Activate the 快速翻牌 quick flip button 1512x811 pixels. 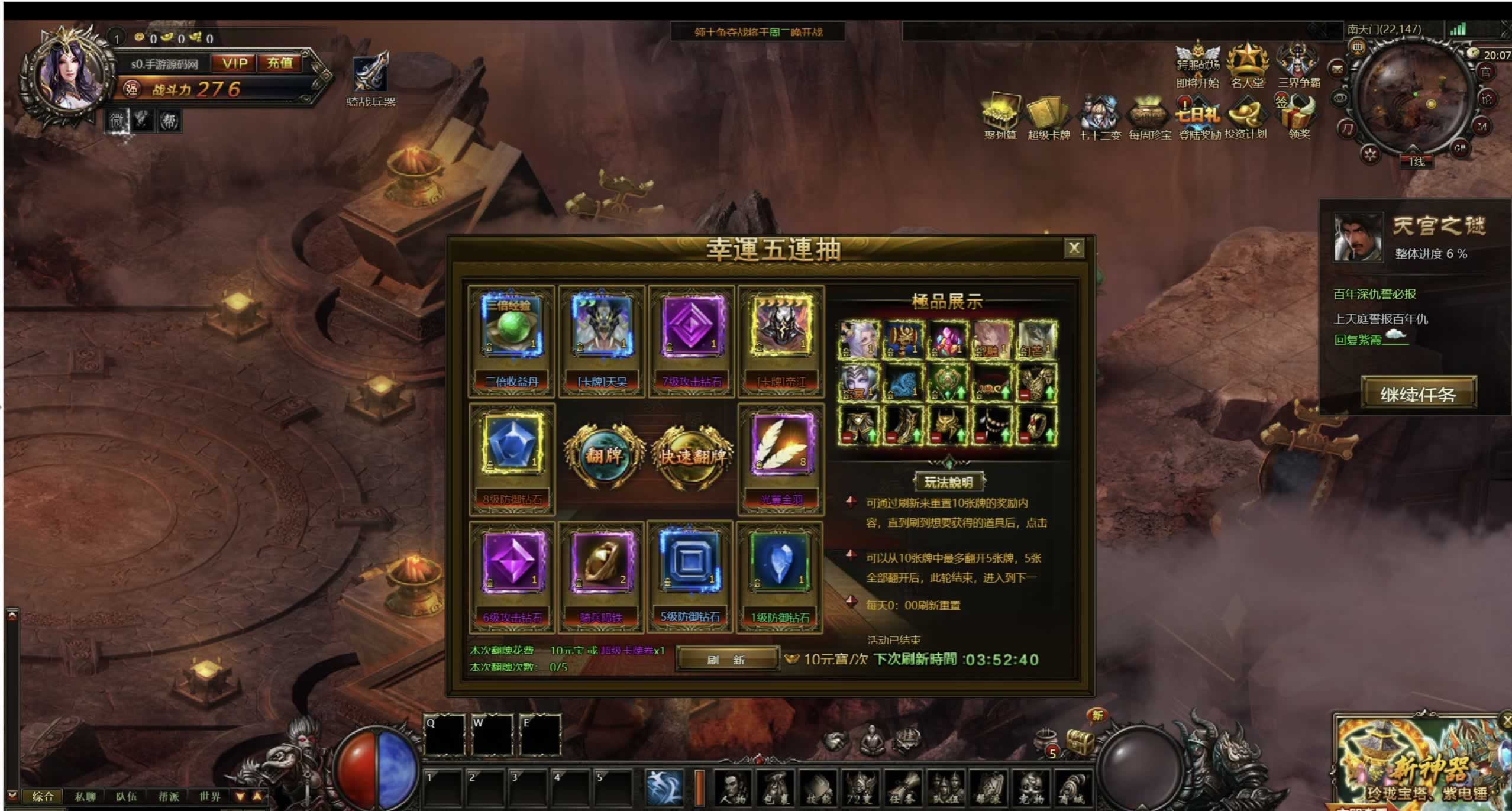pyautogui.click(x=691, y=456)
